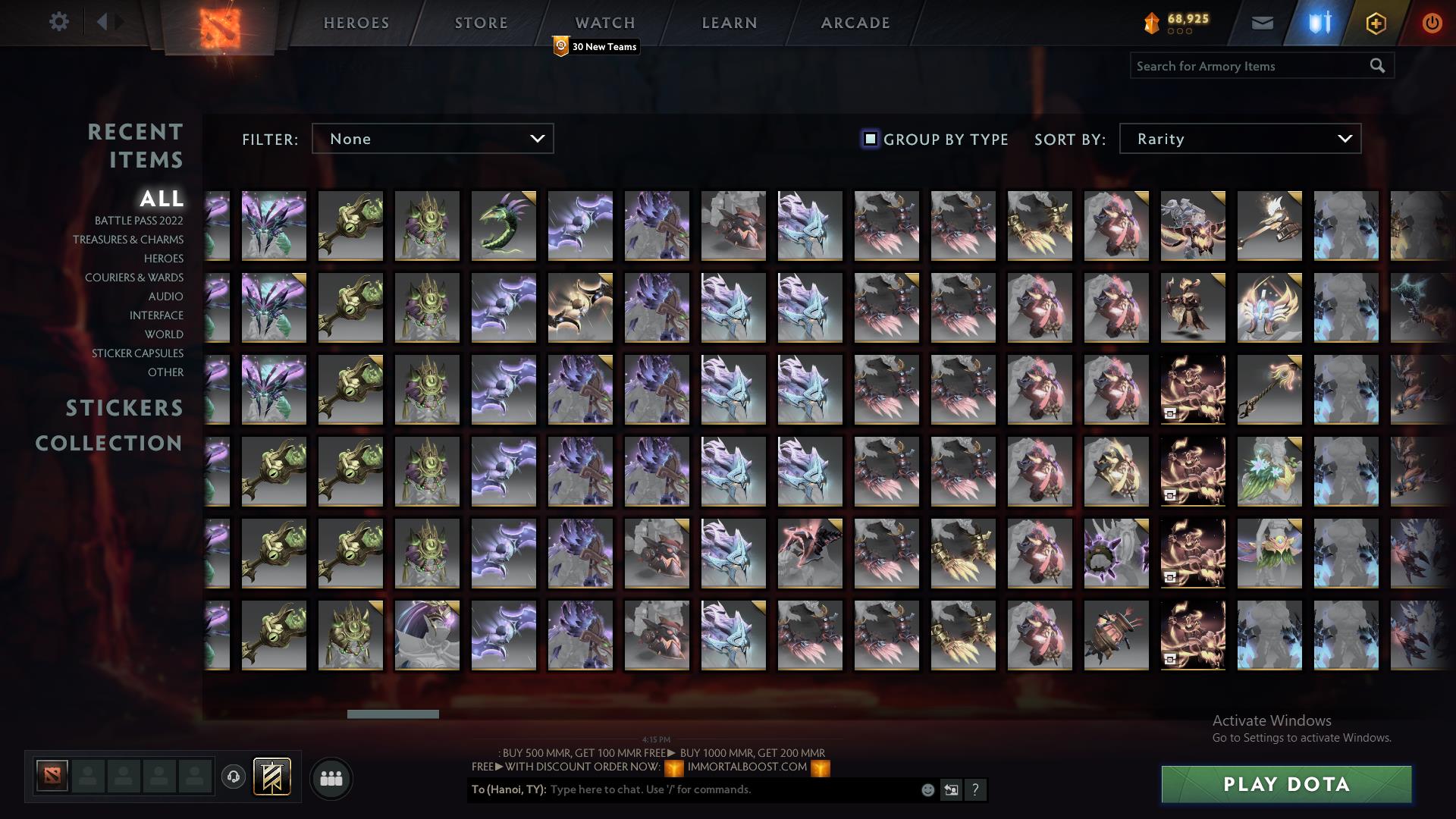1456x819 pixels.
Task: Open the friends list grid icon
Action: pyautogui.click(x=331, y=777)
